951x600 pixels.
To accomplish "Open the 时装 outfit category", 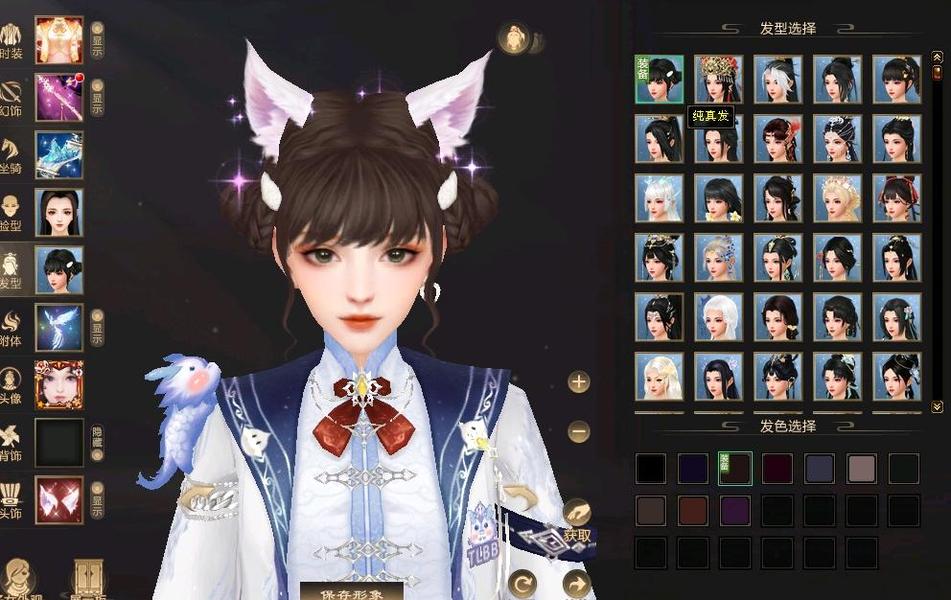I will pos(59,39).
